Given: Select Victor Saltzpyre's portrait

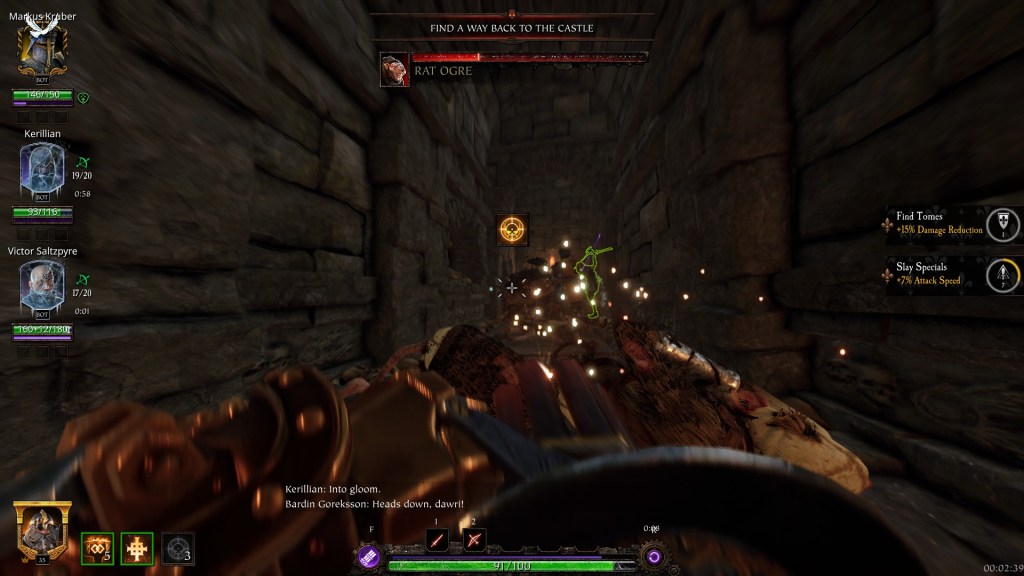Looking at the screenshot, I should point(42,283).
